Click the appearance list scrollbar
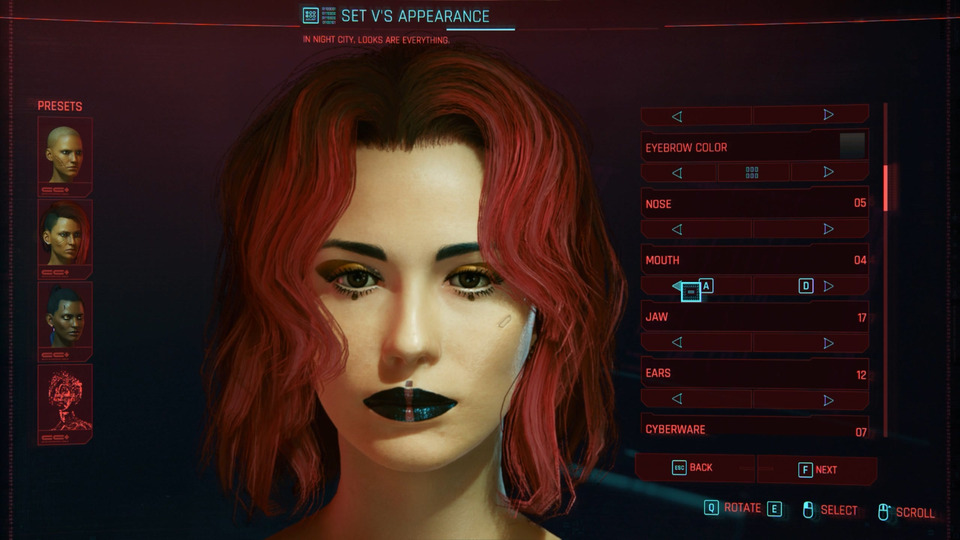Viewport: 960px width, 540px height. 885,188
